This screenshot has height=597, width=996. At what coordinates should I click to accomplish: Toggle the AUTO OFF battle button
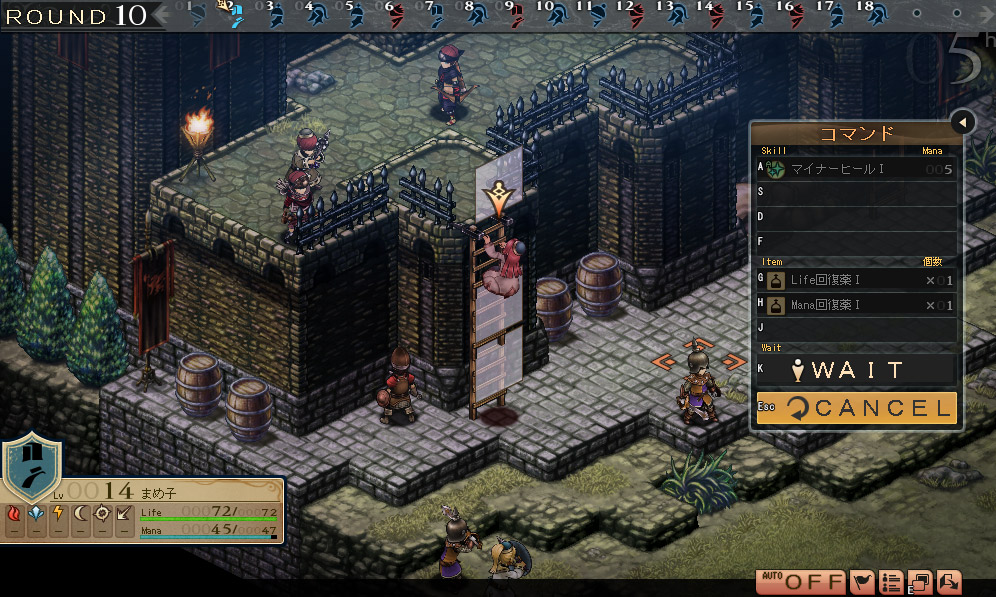pyautogui.click(x=800, y=582)
